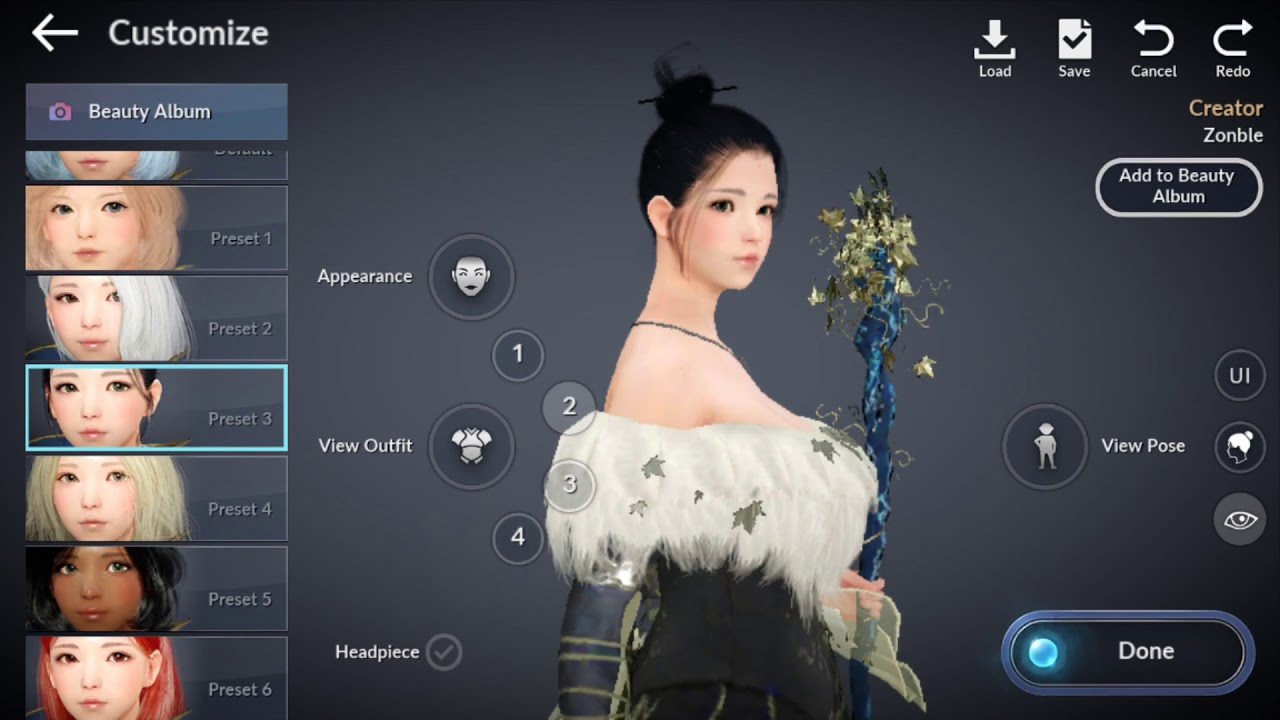Choose outfit slot number 1
The width and height of the screenshot is (1280, 720).
[518, 354]
